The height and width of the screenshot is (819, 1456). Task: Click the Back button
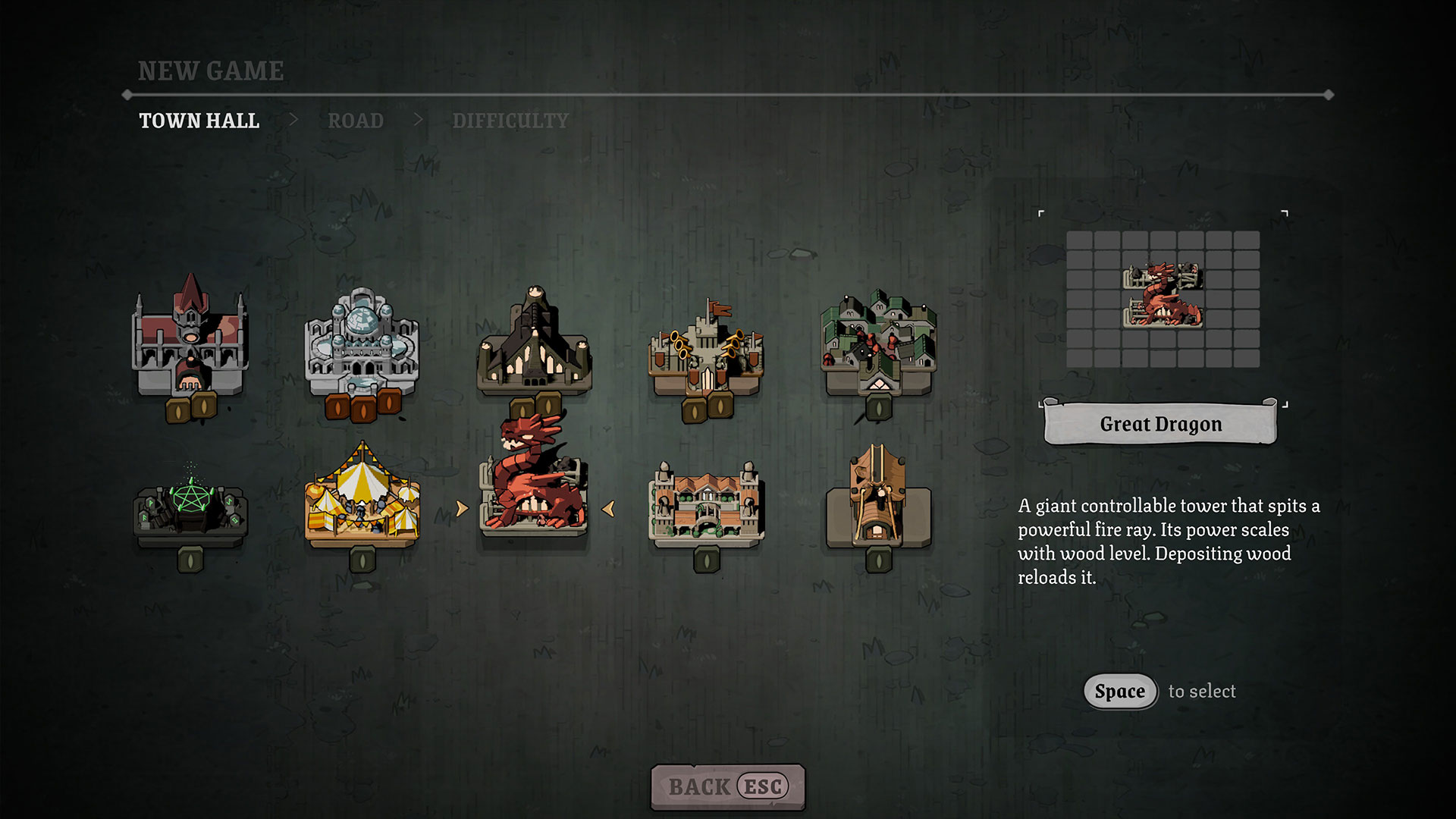pyautogui.click(x=727, y=786)
